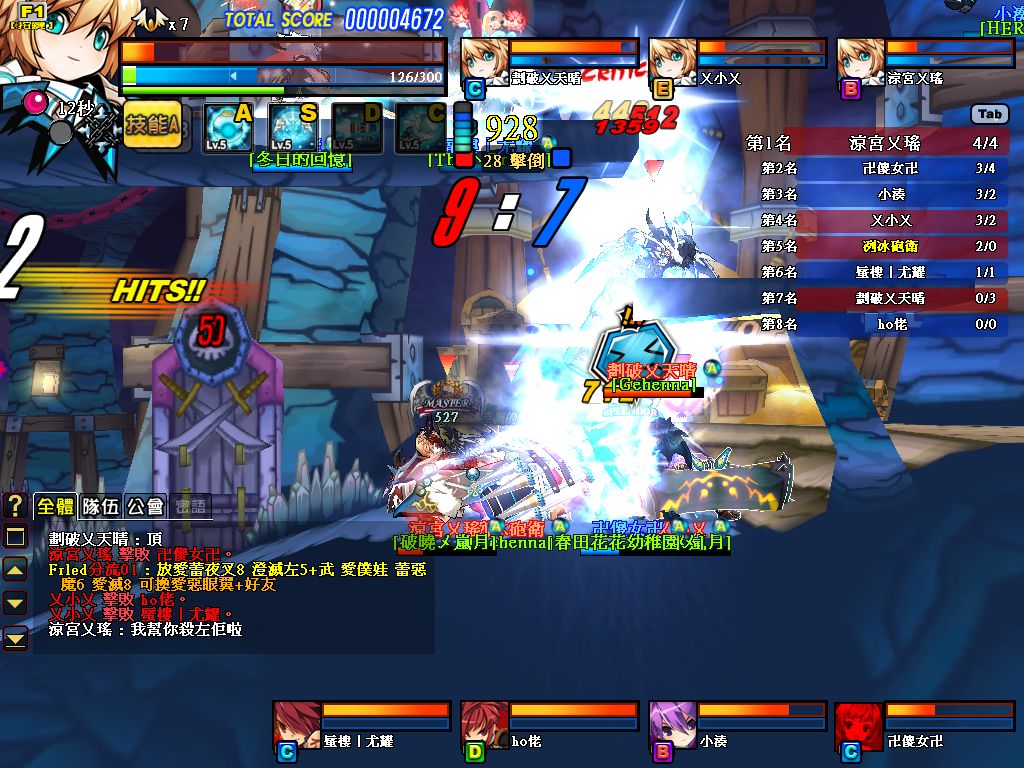Open the yellow question mark help button
Image resolution: width=1024 pixels, height=768 pixels.
(x=15, y=505)
